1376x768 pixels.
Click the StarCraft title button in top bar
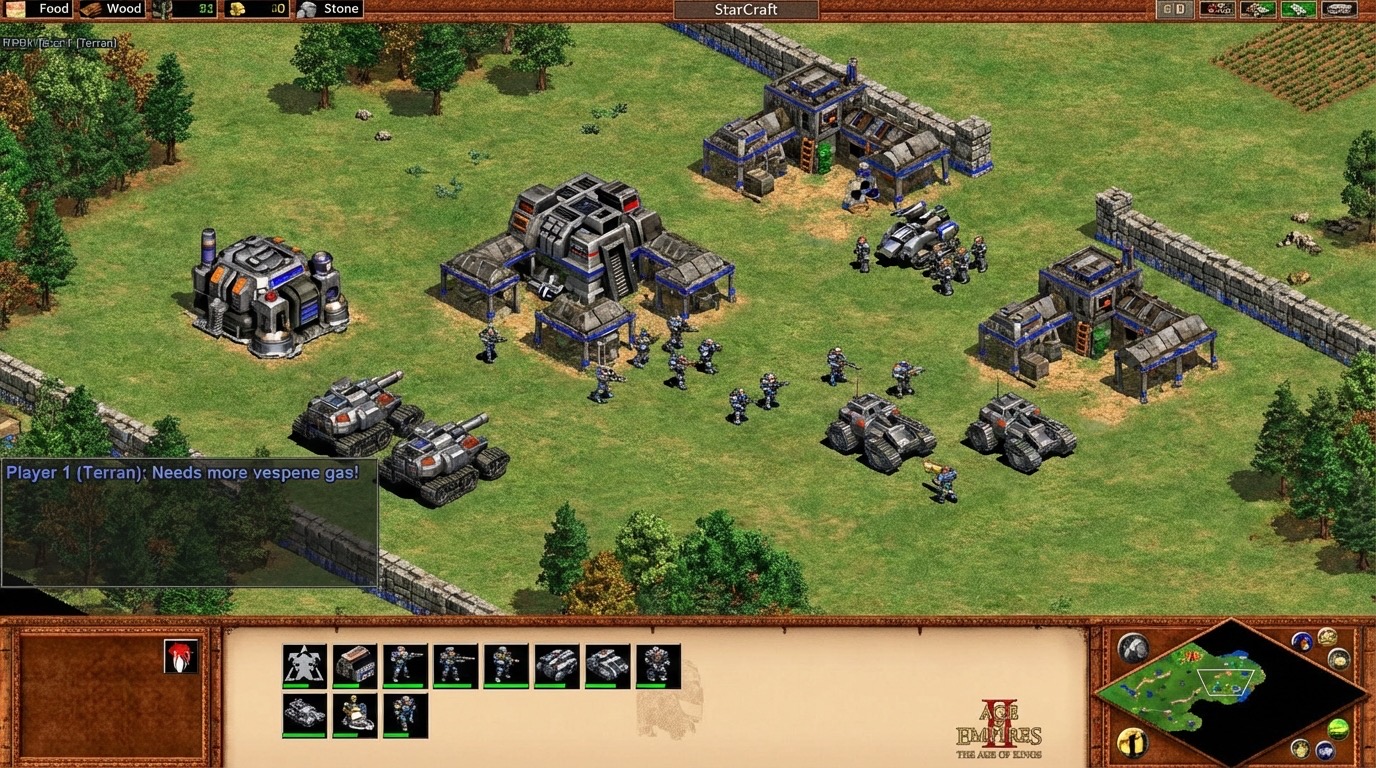746,10
